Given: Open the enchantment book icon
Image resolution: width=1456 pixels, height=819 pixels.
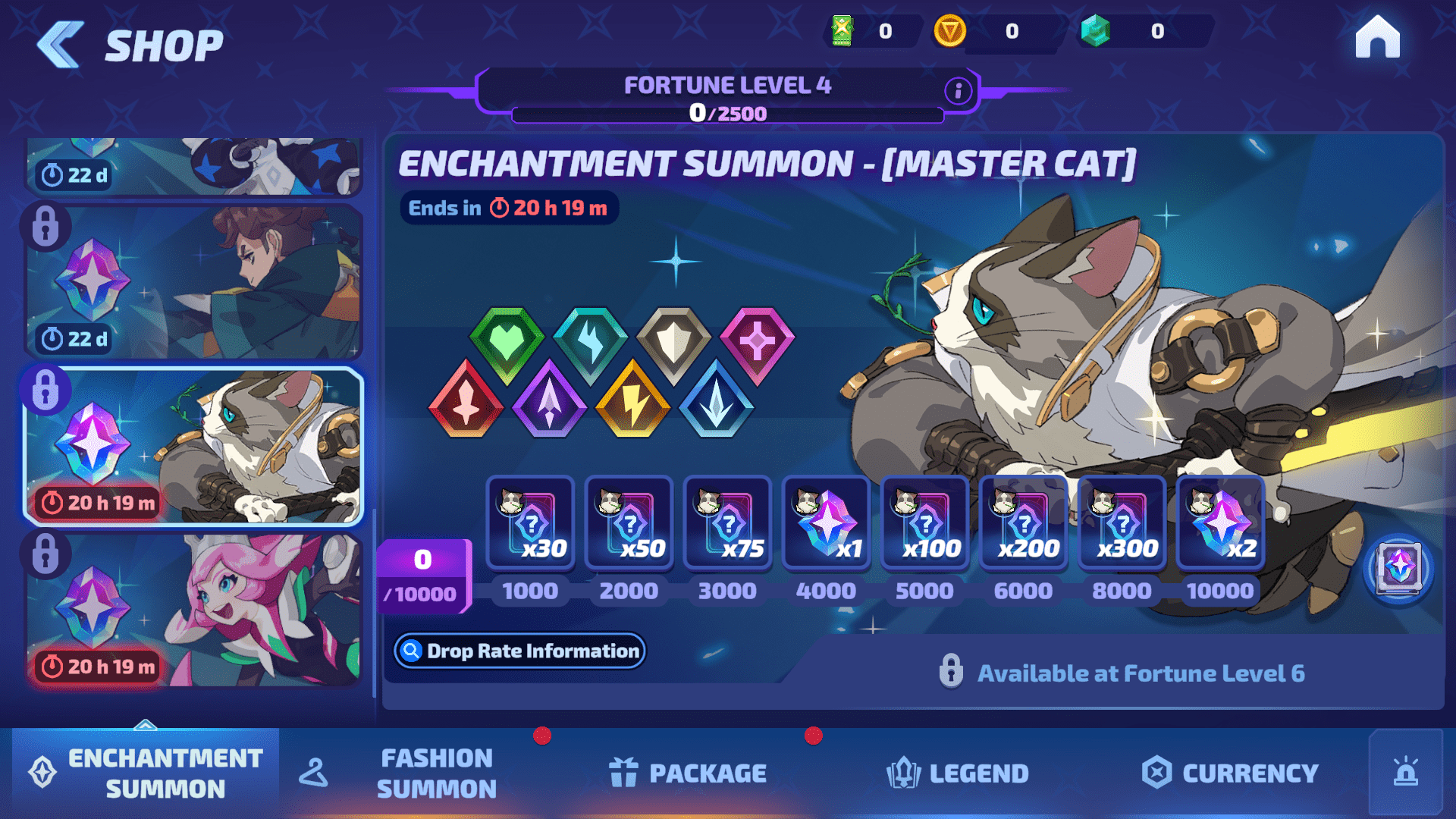Looking at the screenshot, I should [1399, 567].
